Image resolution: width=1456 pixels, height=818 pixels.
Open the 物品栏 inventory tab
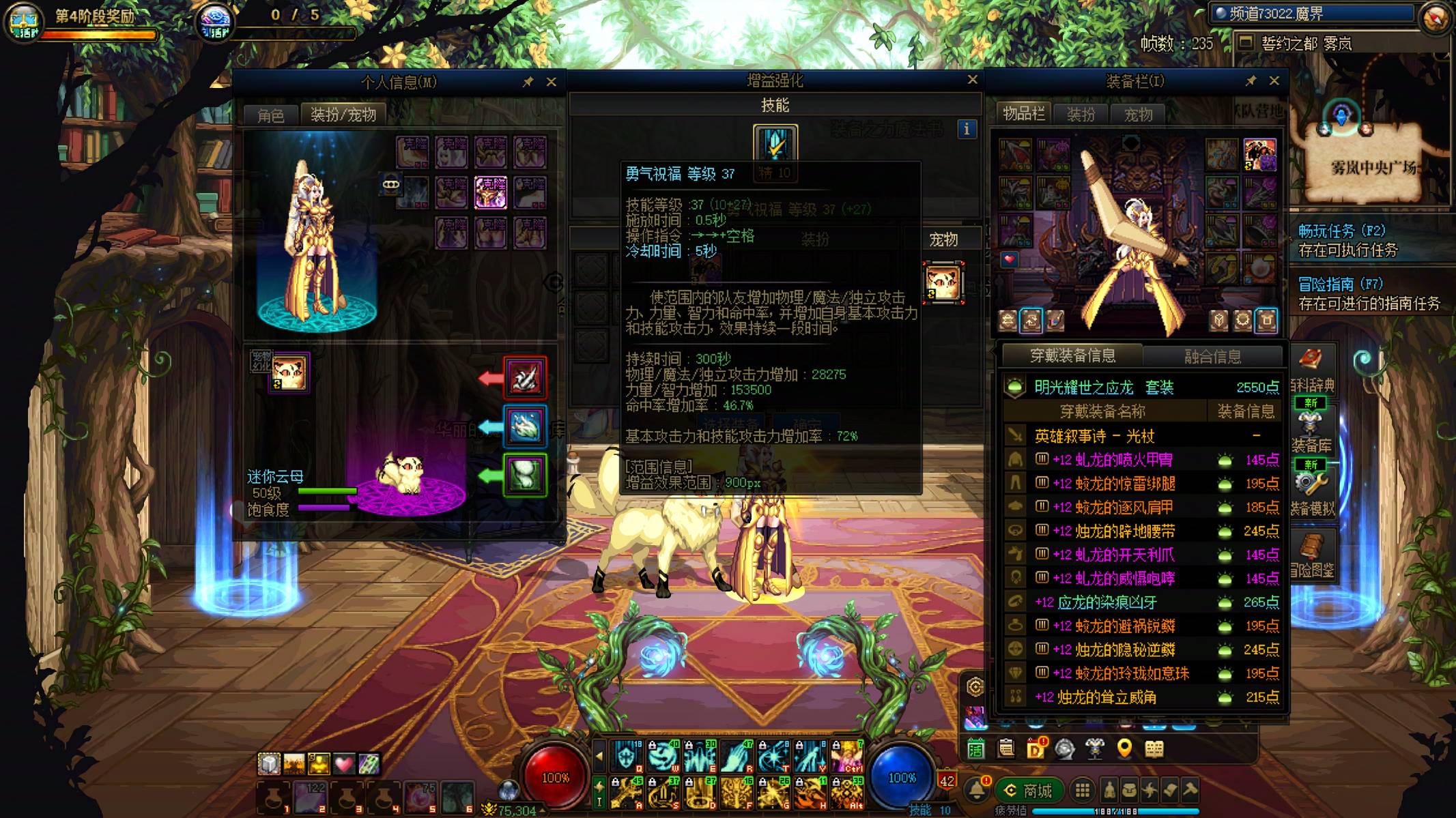tap(1023, 114)
